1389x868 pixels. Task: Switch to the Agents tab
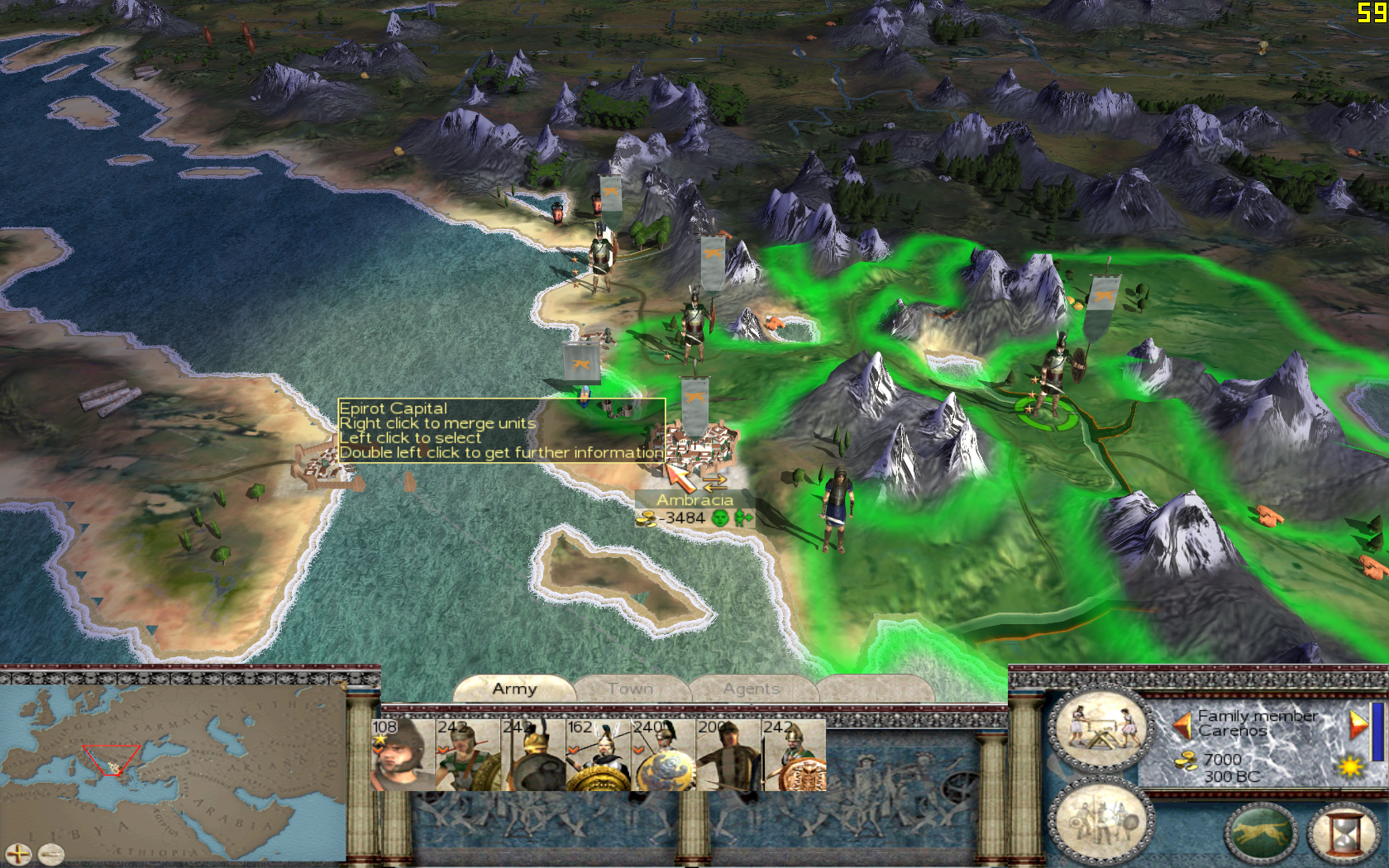click(x=751, y=689)
